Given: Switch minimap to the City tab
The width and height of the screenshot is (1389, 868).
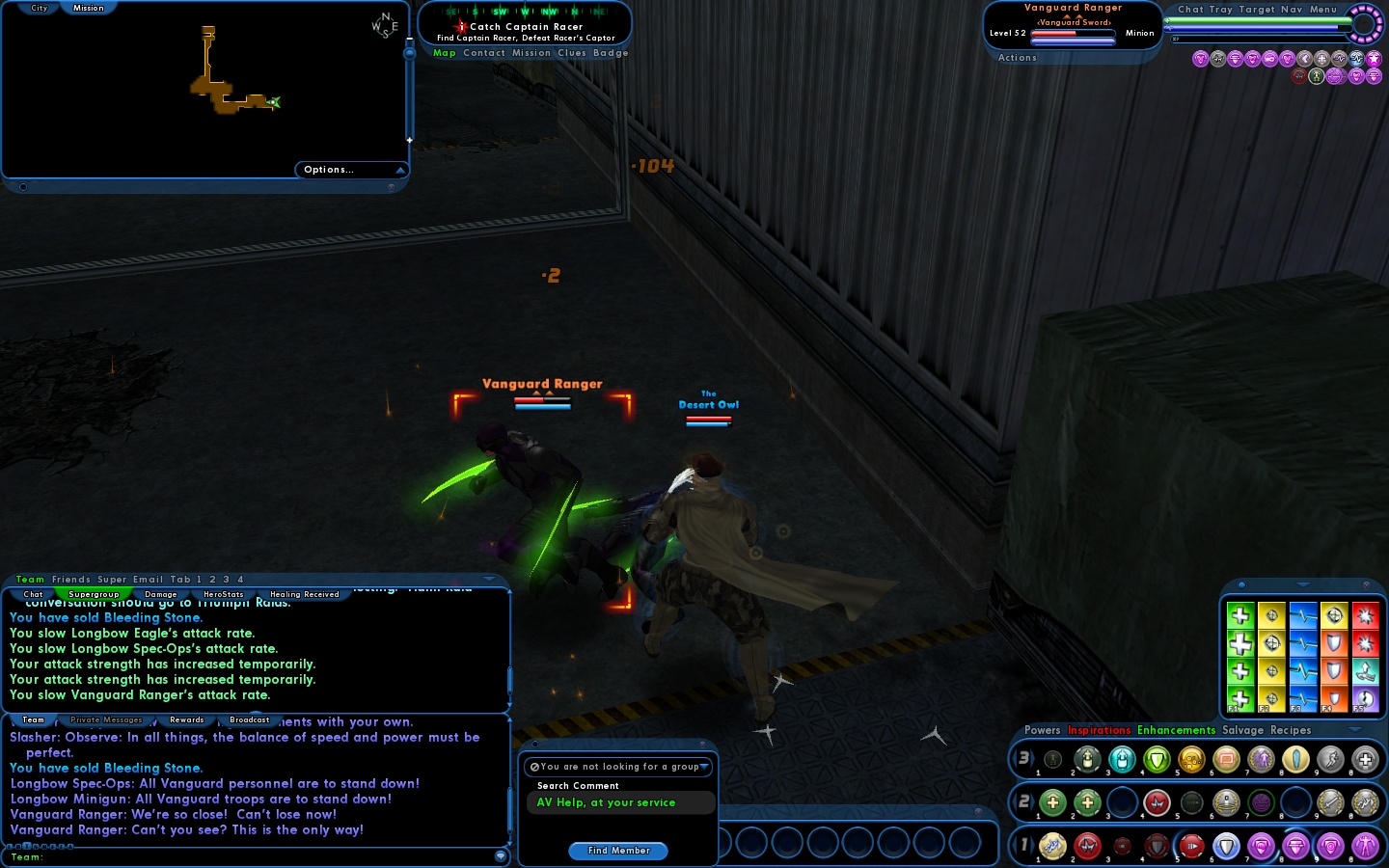Looking at the screenshot, I should [x=39, y=8].
